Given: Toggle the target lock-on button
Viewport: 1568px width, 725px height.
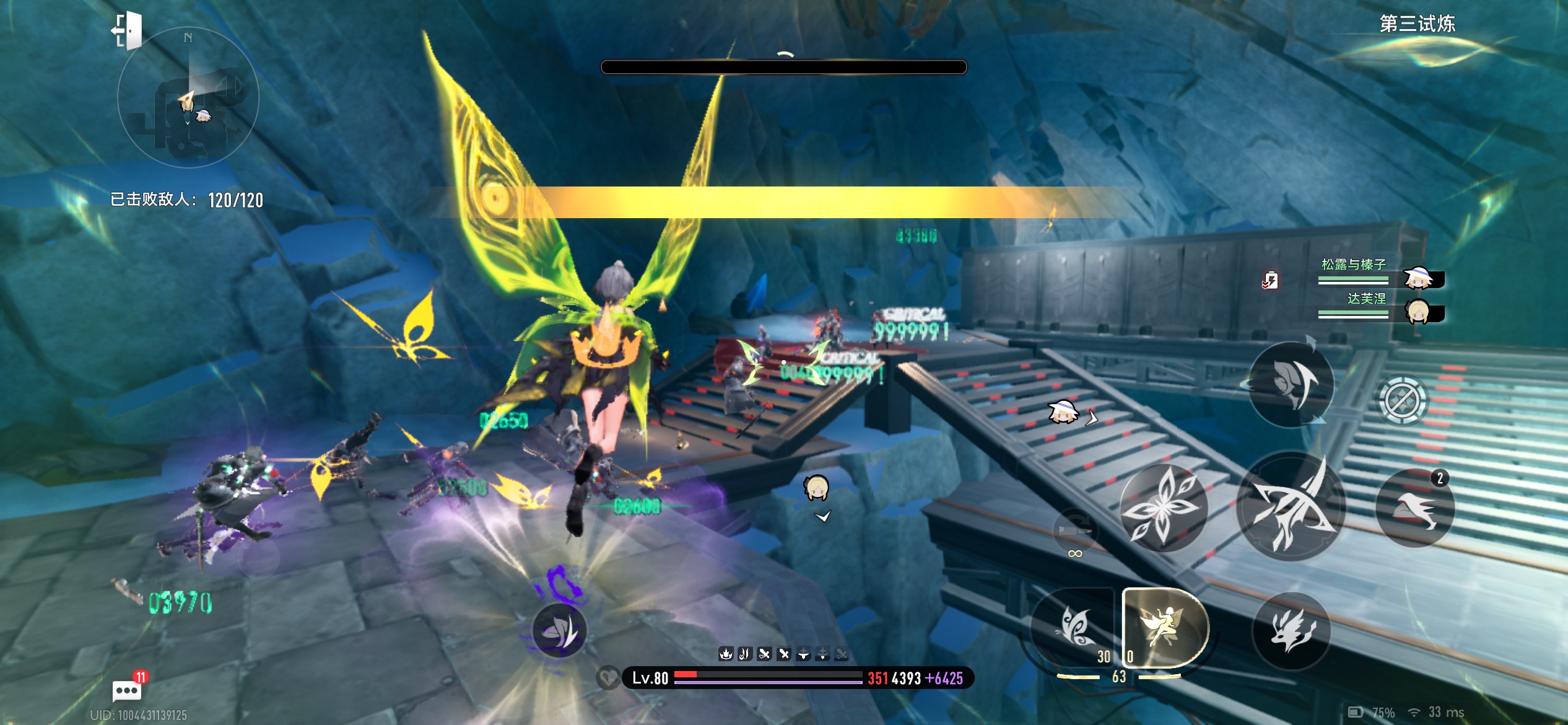Looking at the screenshot, I should [1403, 401].
